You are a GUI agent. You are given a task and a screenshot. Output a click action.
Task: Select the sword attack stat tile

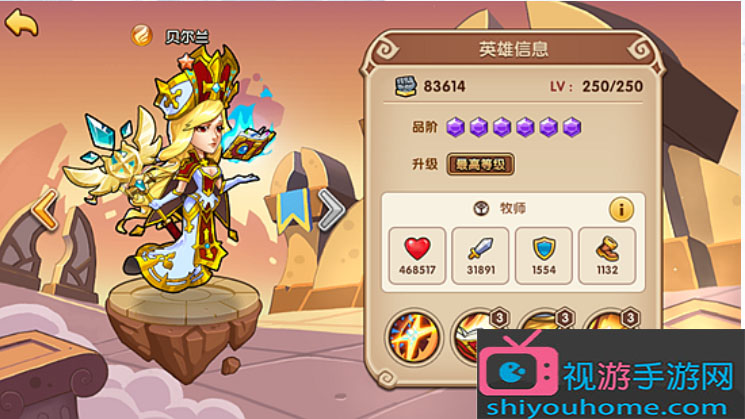pyautogui.click(x=481, y=254)
